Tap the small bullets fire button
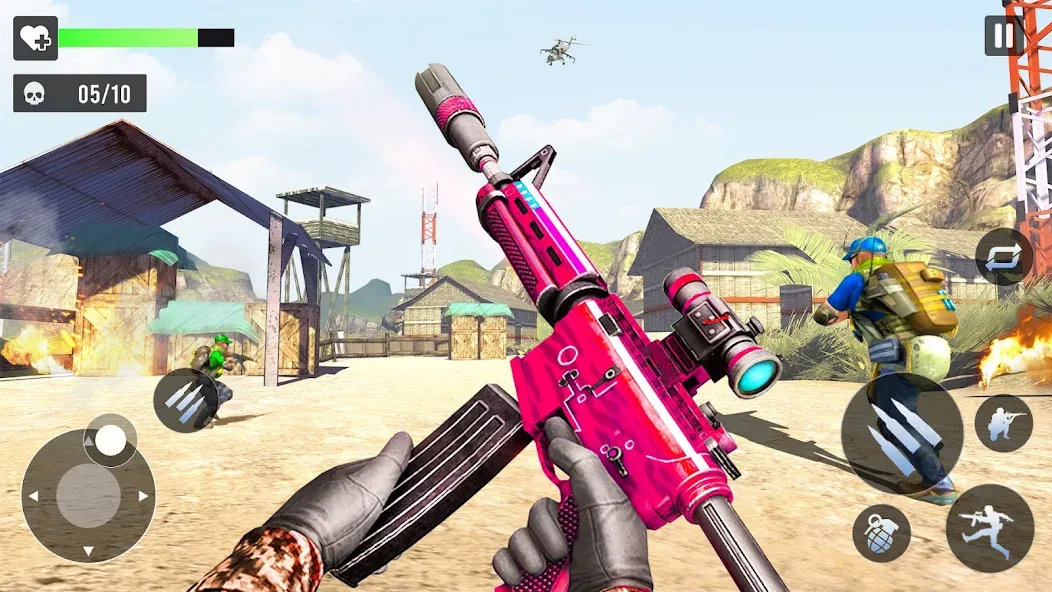This screenshot has height=592, width=1052. click(x=186, y=400)
